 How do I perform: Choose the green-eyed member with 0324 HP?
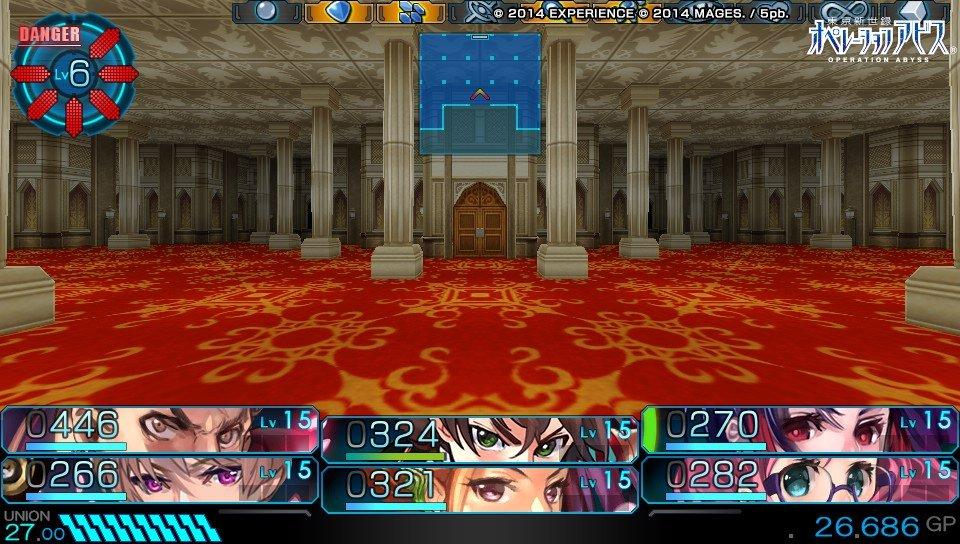click(479, 439)
